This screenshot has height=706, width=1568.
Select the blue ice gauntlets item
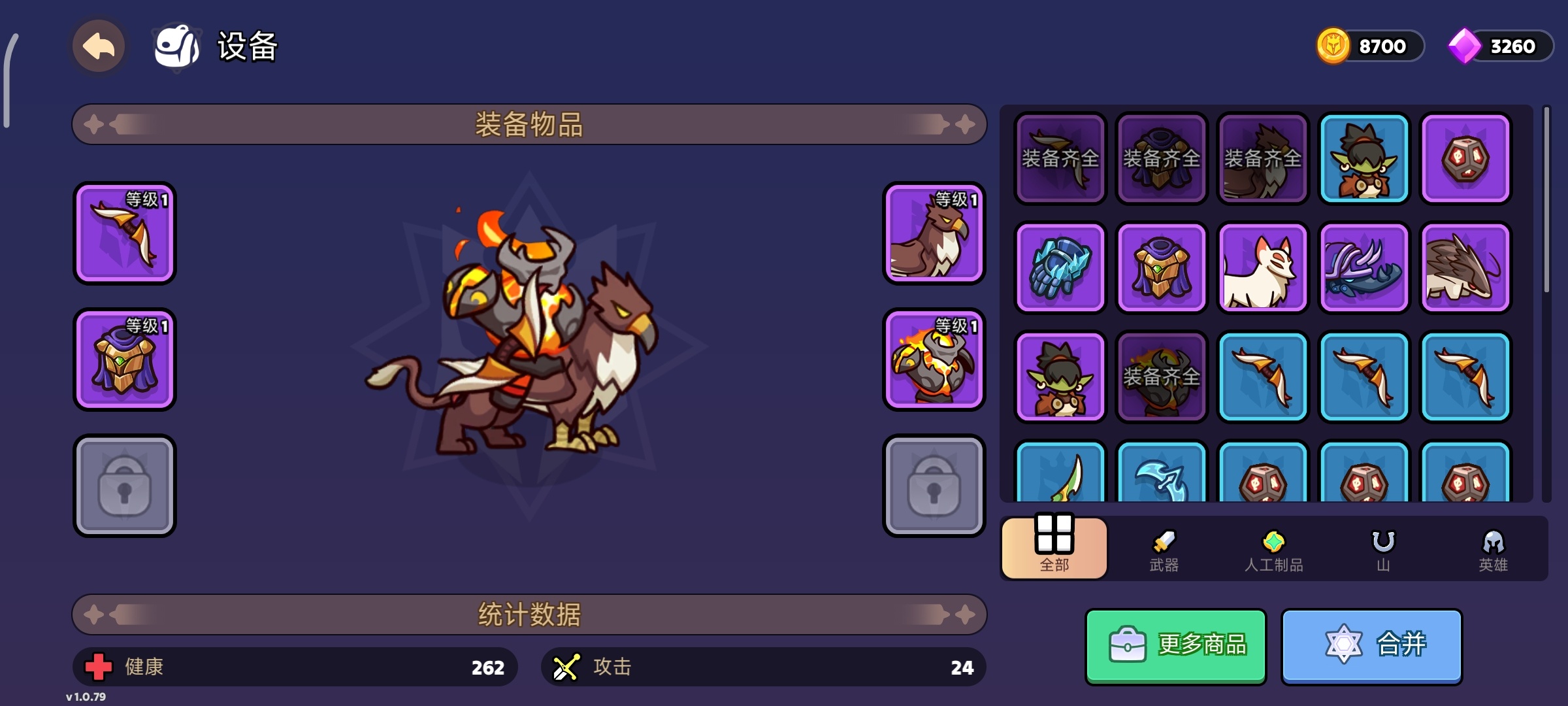[x=1060, y=267]
